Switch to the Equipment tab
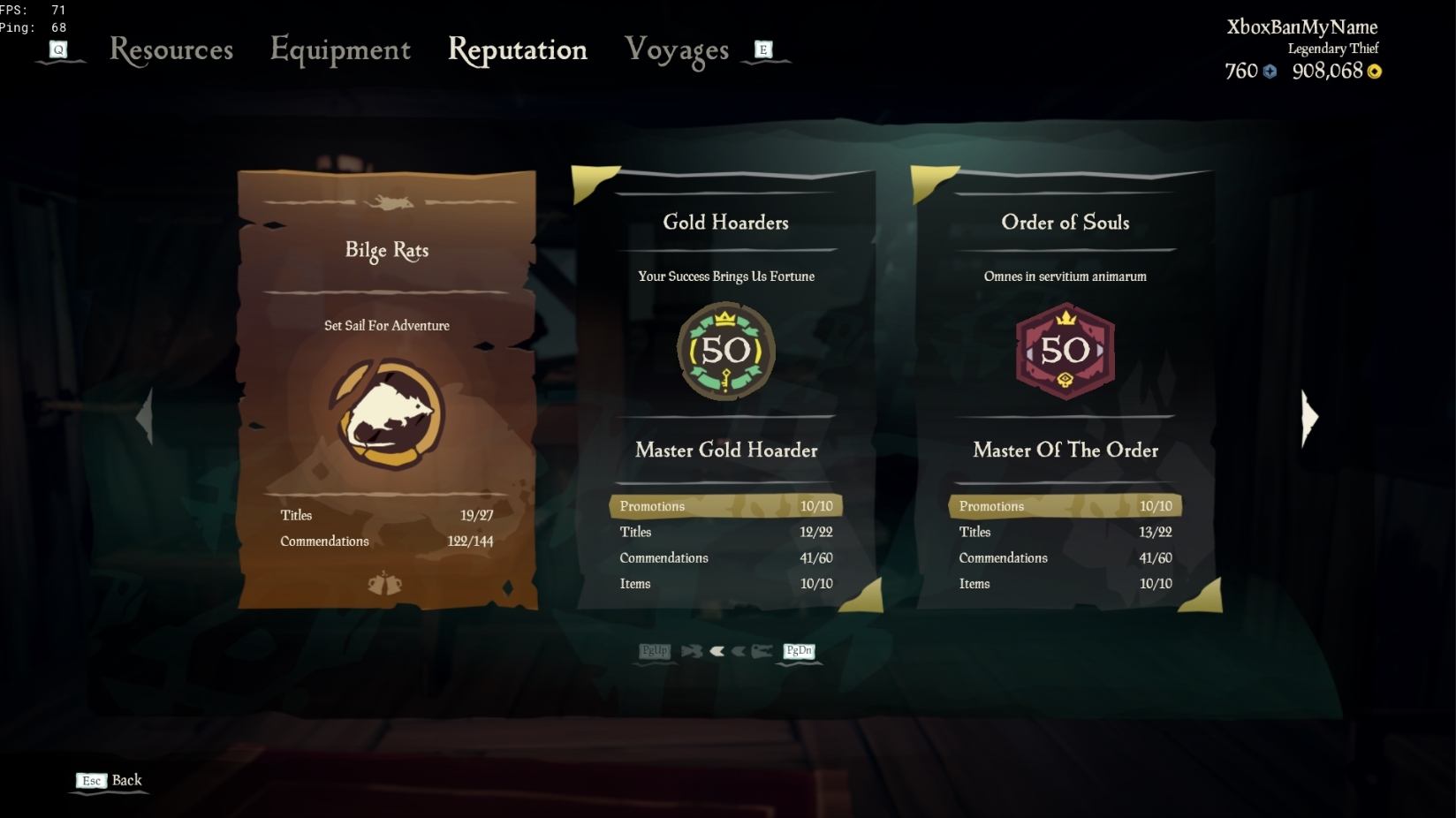The height and width of the screenshot is (818, 1456). pyautogui.click(x=341, y=50)
